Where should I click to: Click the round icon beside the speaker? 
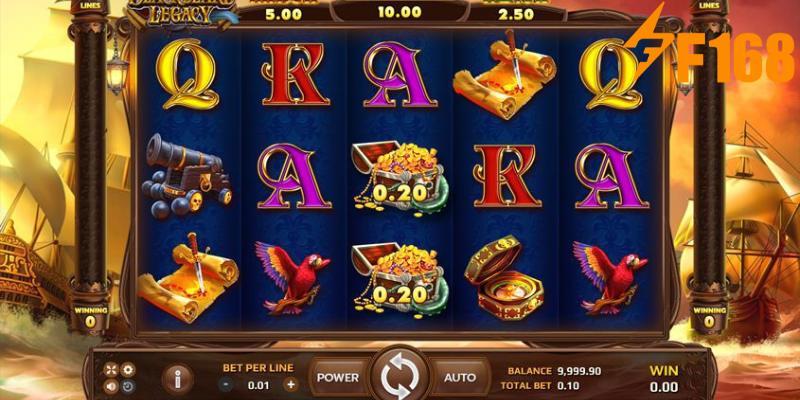pos(127,386)
